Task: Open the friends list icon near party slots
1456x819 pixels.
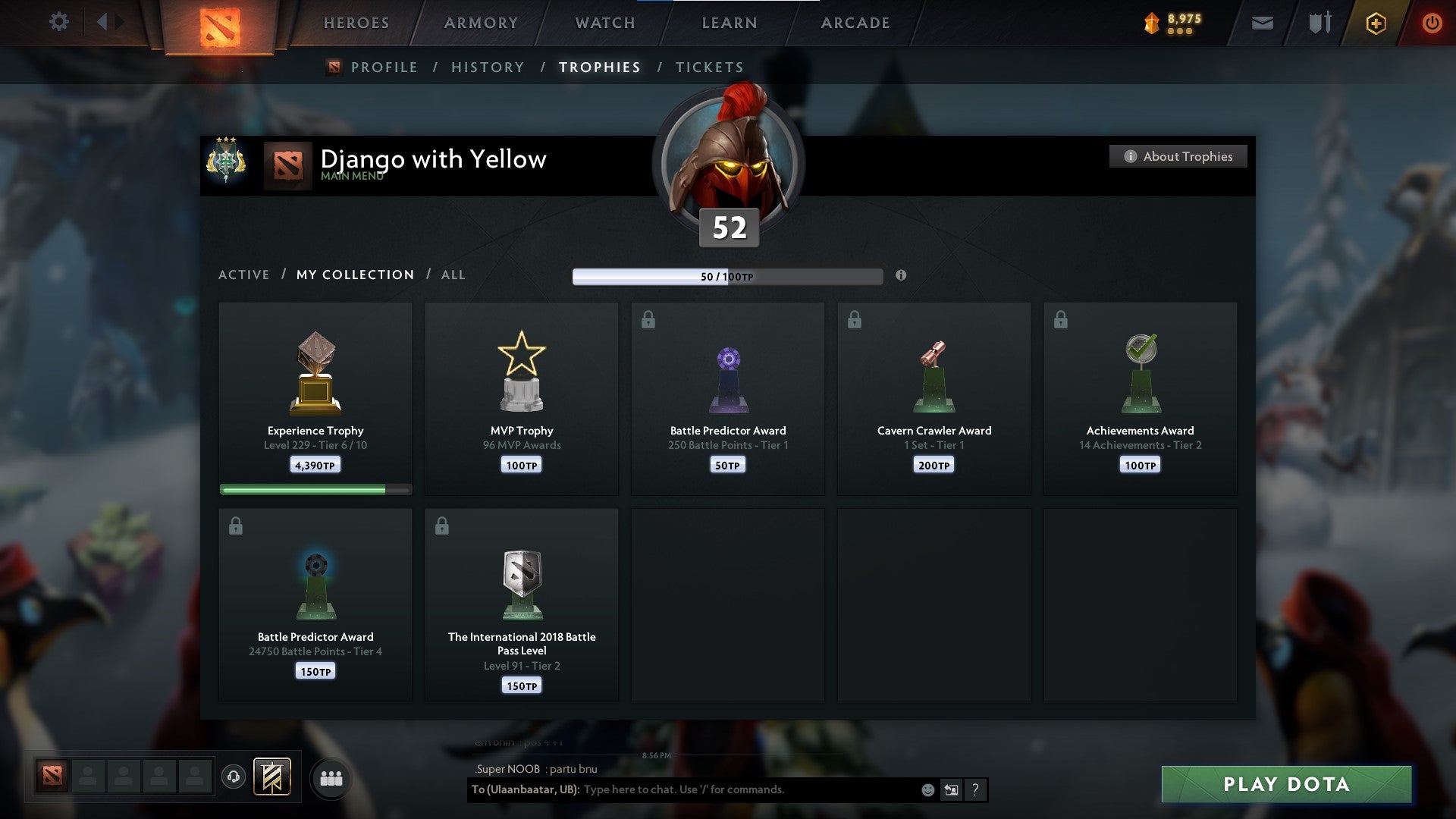Action: click(x=331, y=778)
